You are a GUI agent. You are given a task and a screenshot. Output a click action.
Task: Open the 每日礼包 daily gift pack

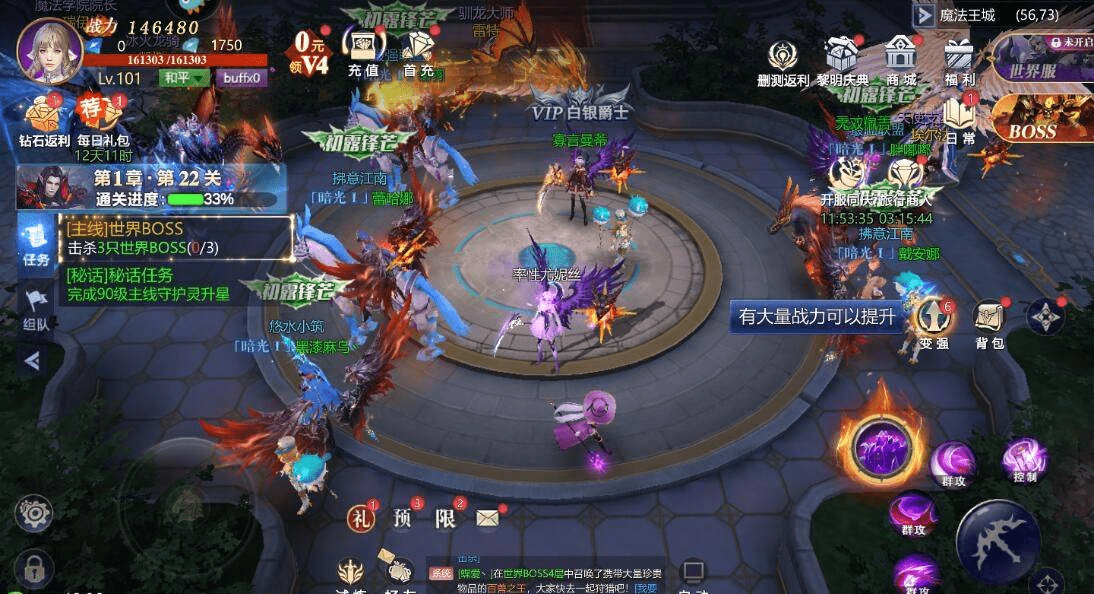(x=103, y=118)
